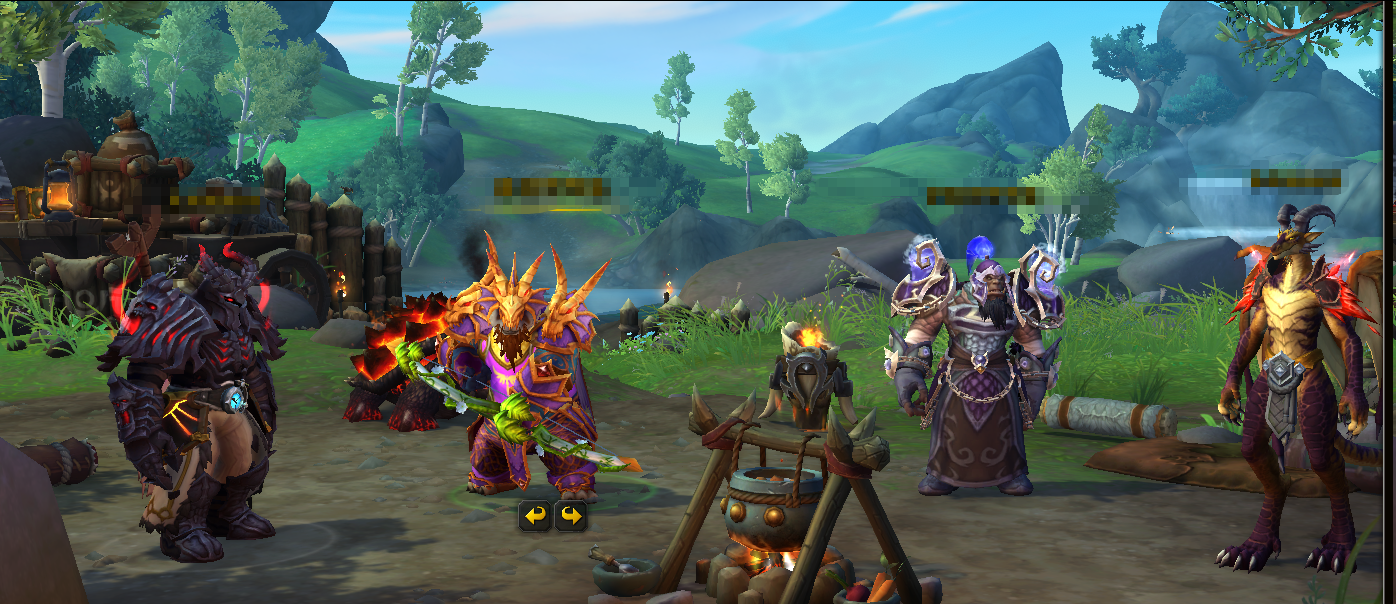The height and width of the screenshot is (604, 1396).
Task: Click the left yellow arrow button
Action: tap(535, 516)
